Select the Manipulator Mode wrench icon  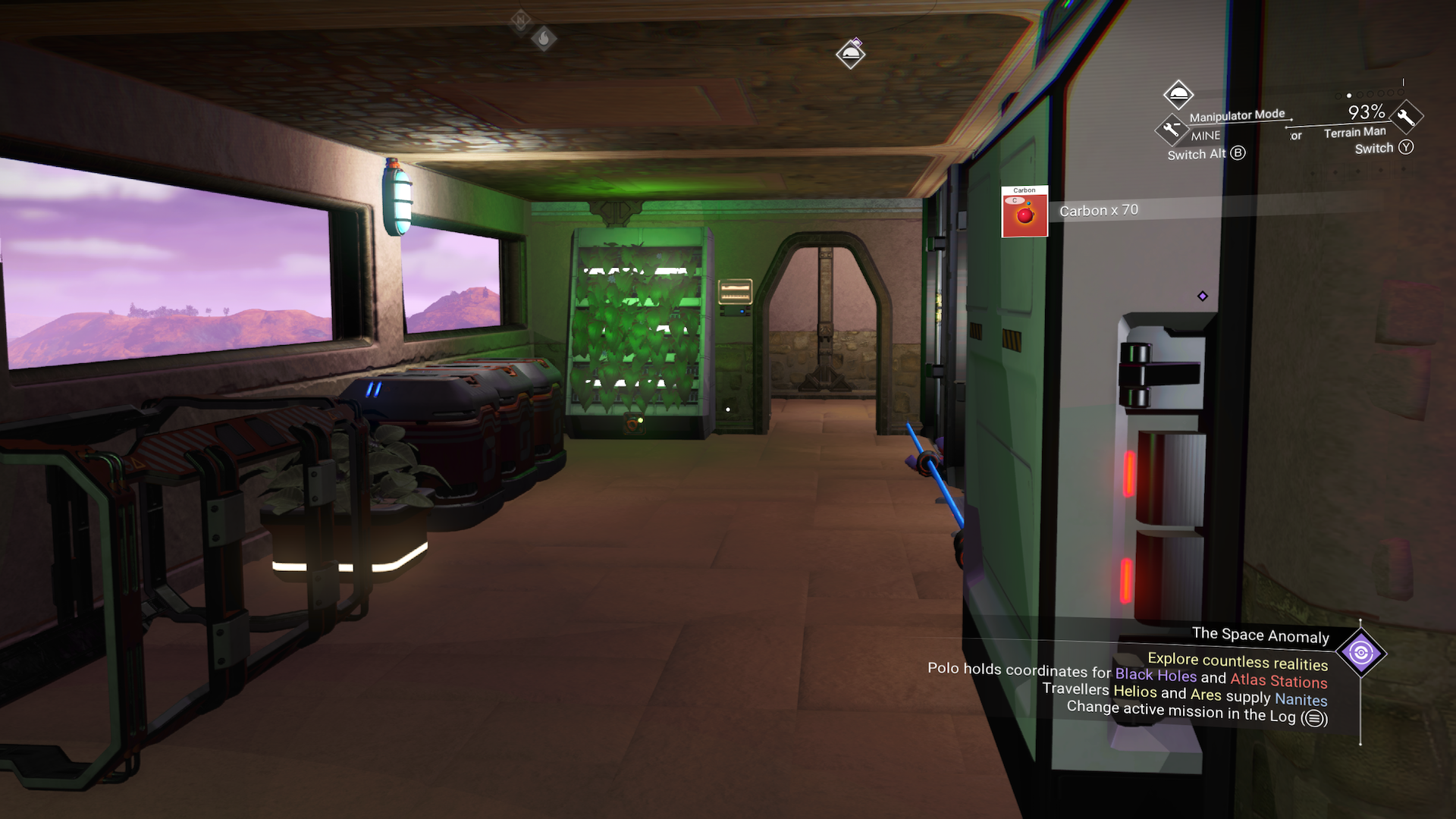pyautogui.click(x=1171, y=129)
